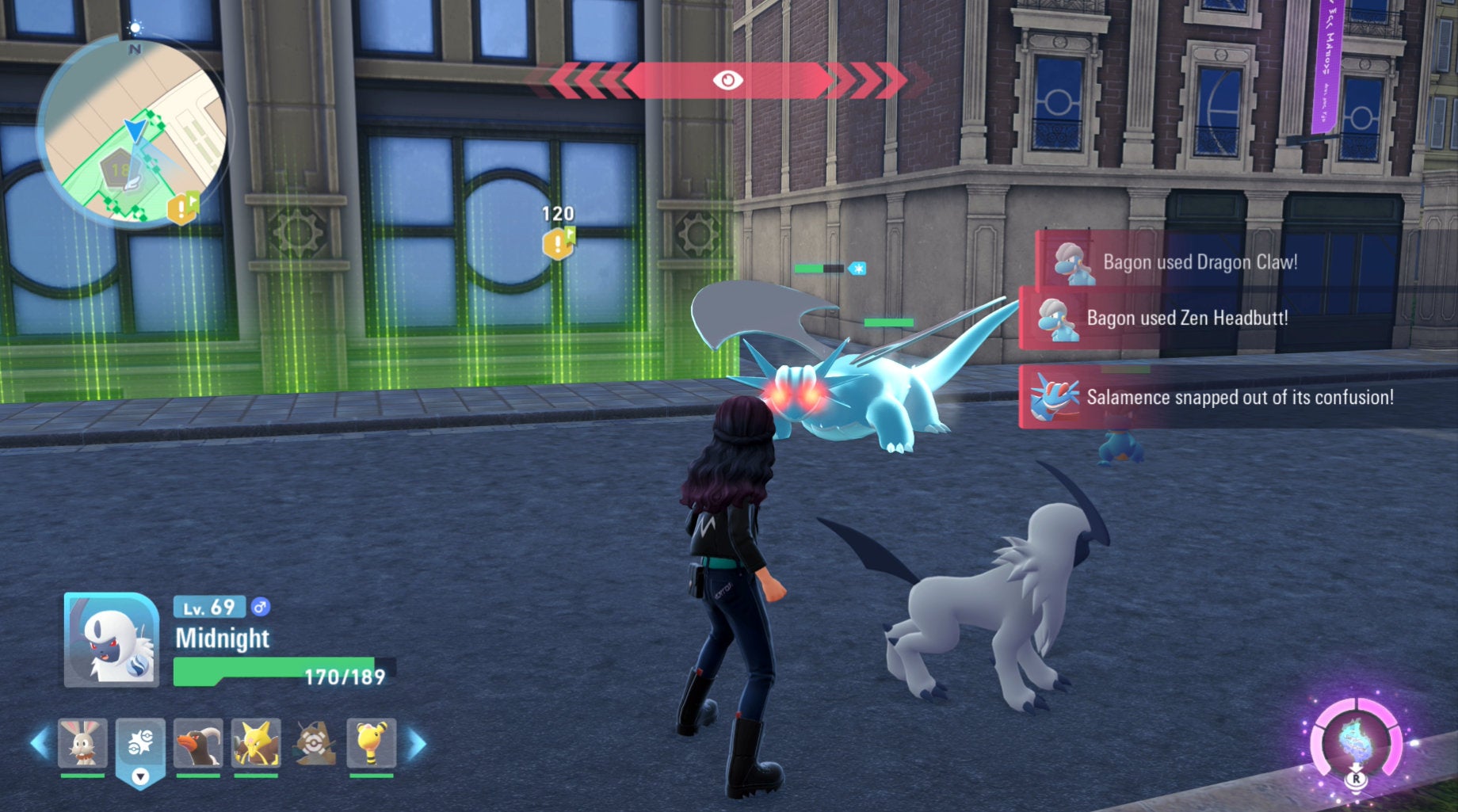Viewport: 1458px width, 812px height.
Task: Open the Salamence confusion log entry
Action: pos(1239,397)
